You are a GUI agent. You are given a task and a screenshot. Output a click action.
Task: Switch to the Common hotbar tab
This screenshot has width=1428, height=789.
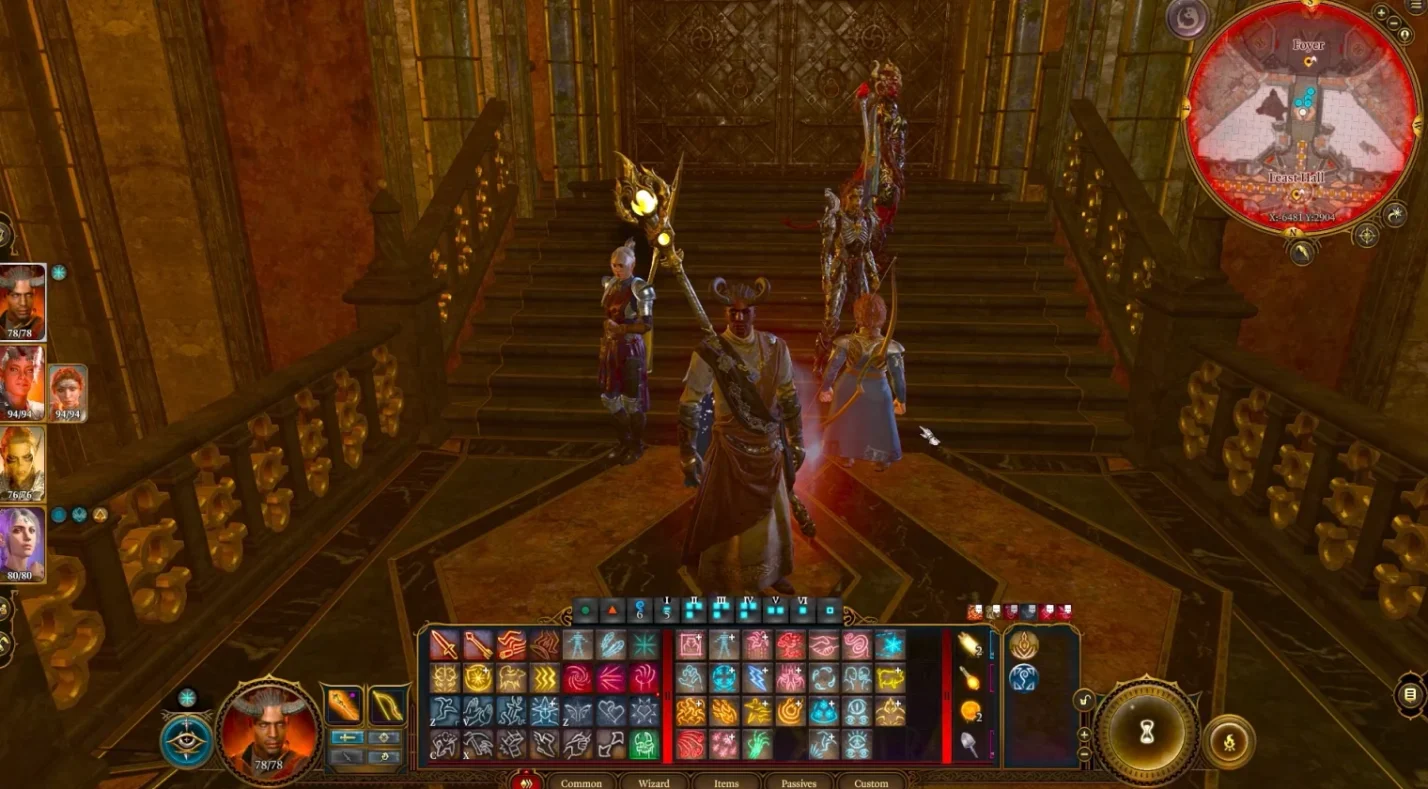click(581, 782)
